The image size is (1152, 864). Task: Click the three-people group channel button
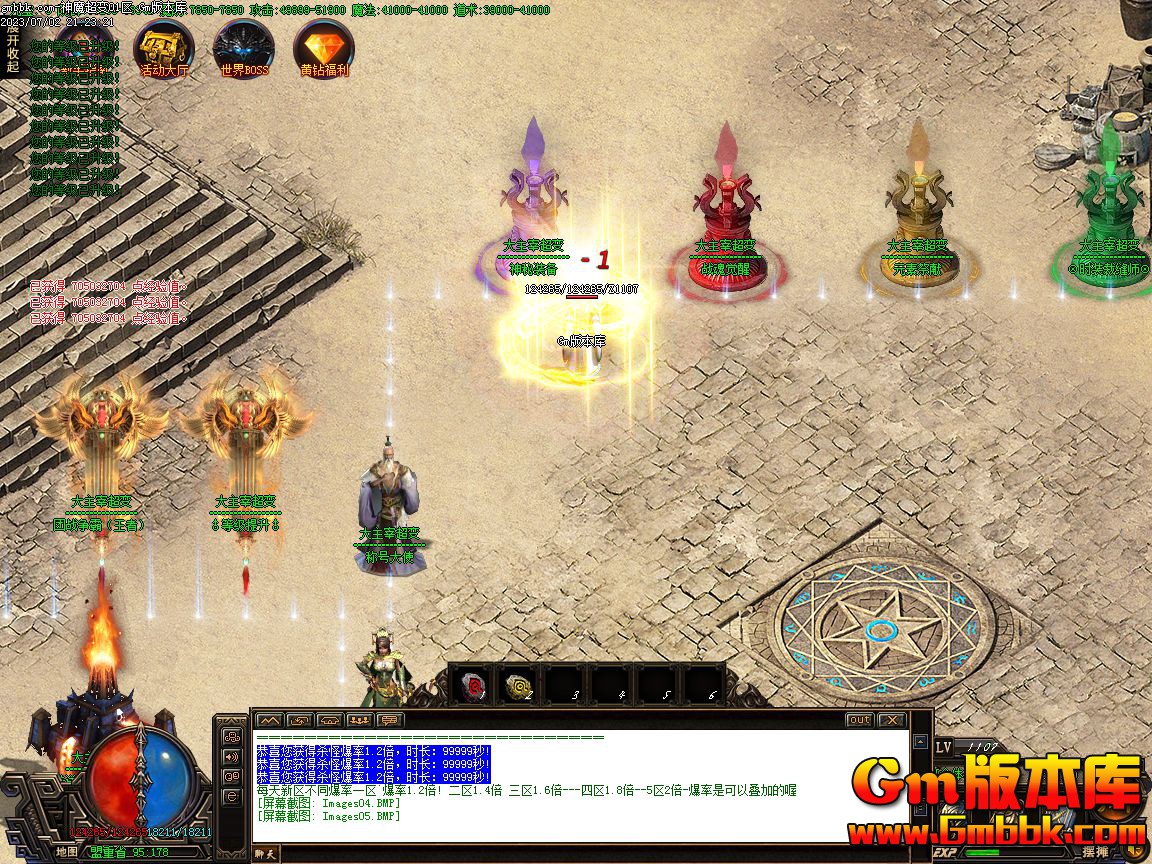(x=360, y=720)
